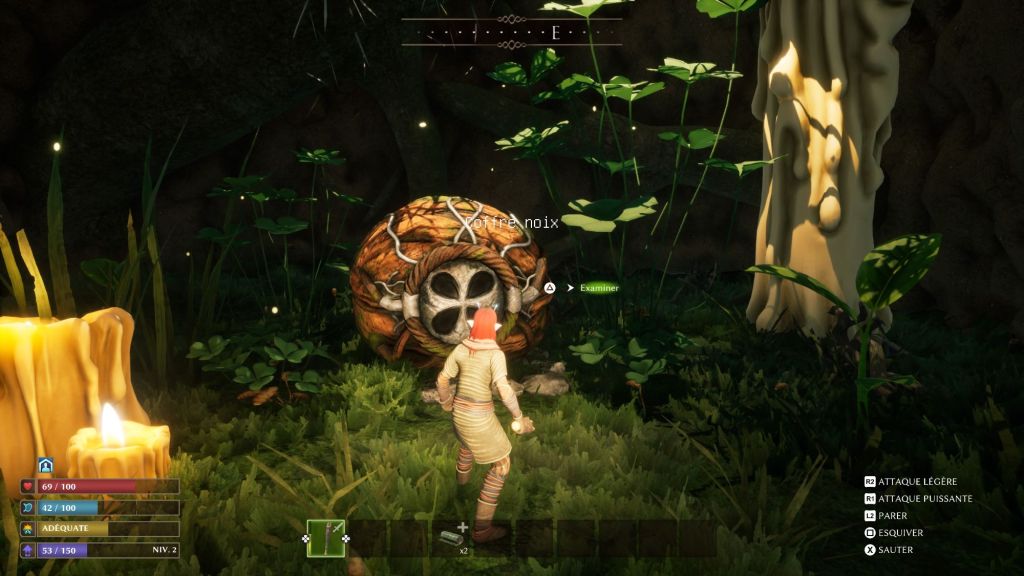
Task: Click the compass bar showing E
Action: point(511,32)
